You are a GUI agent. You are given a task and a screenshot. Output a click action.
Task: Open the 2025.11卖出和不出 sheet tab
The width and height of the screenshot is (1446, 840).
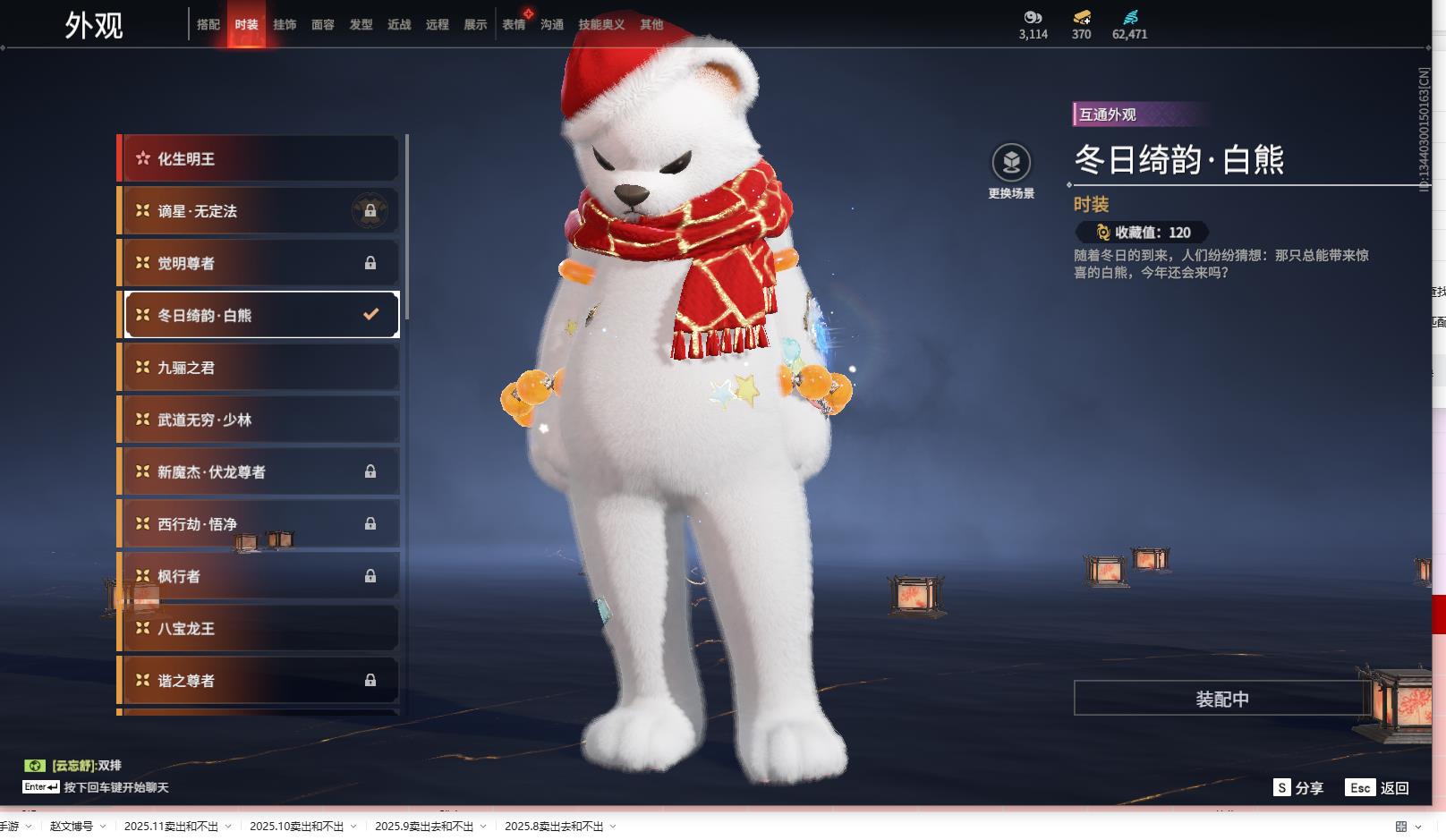[x=172, y=827]
